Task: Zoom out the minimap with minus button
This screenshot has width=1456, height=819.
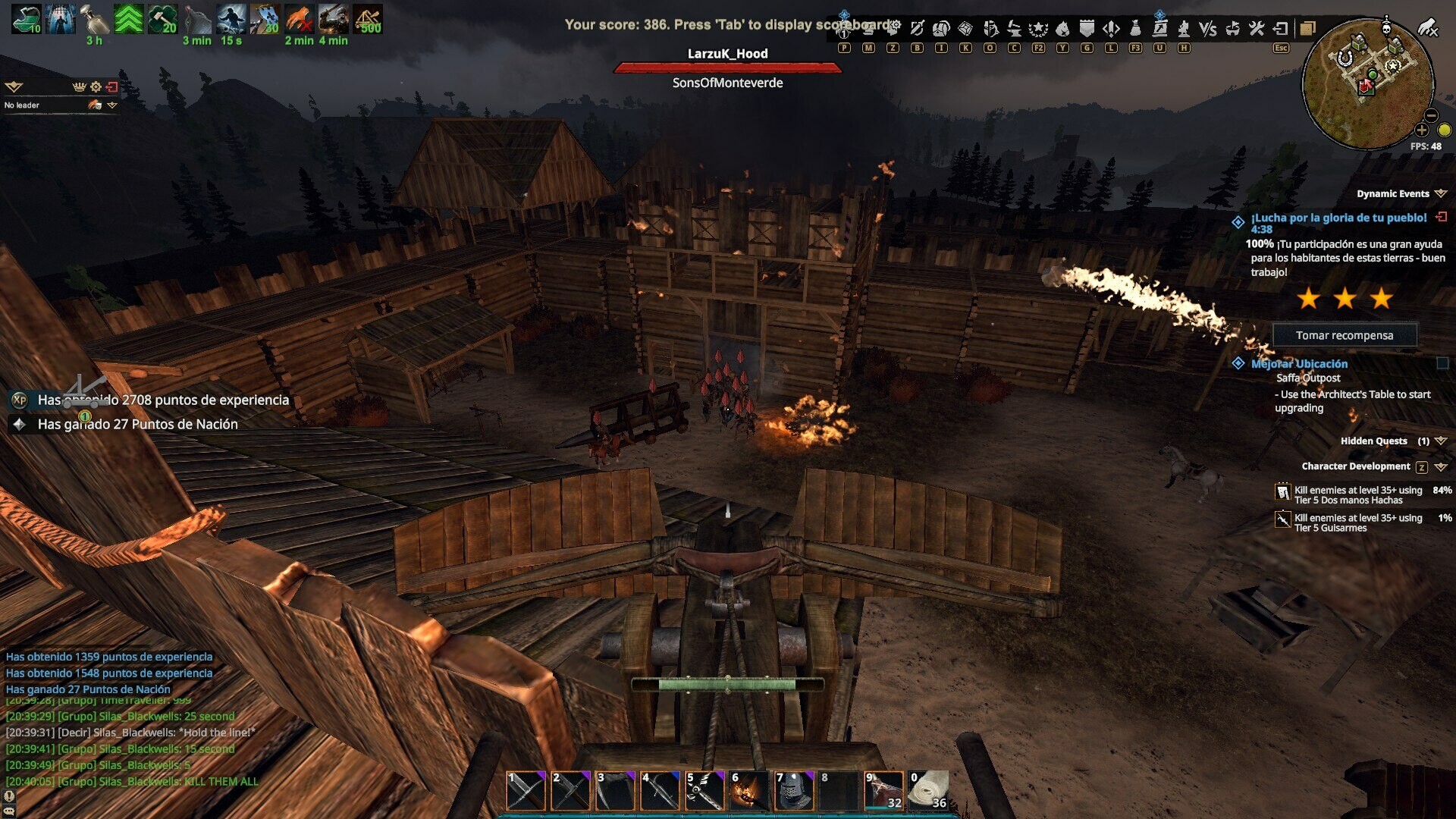Action: [1431, 115]
